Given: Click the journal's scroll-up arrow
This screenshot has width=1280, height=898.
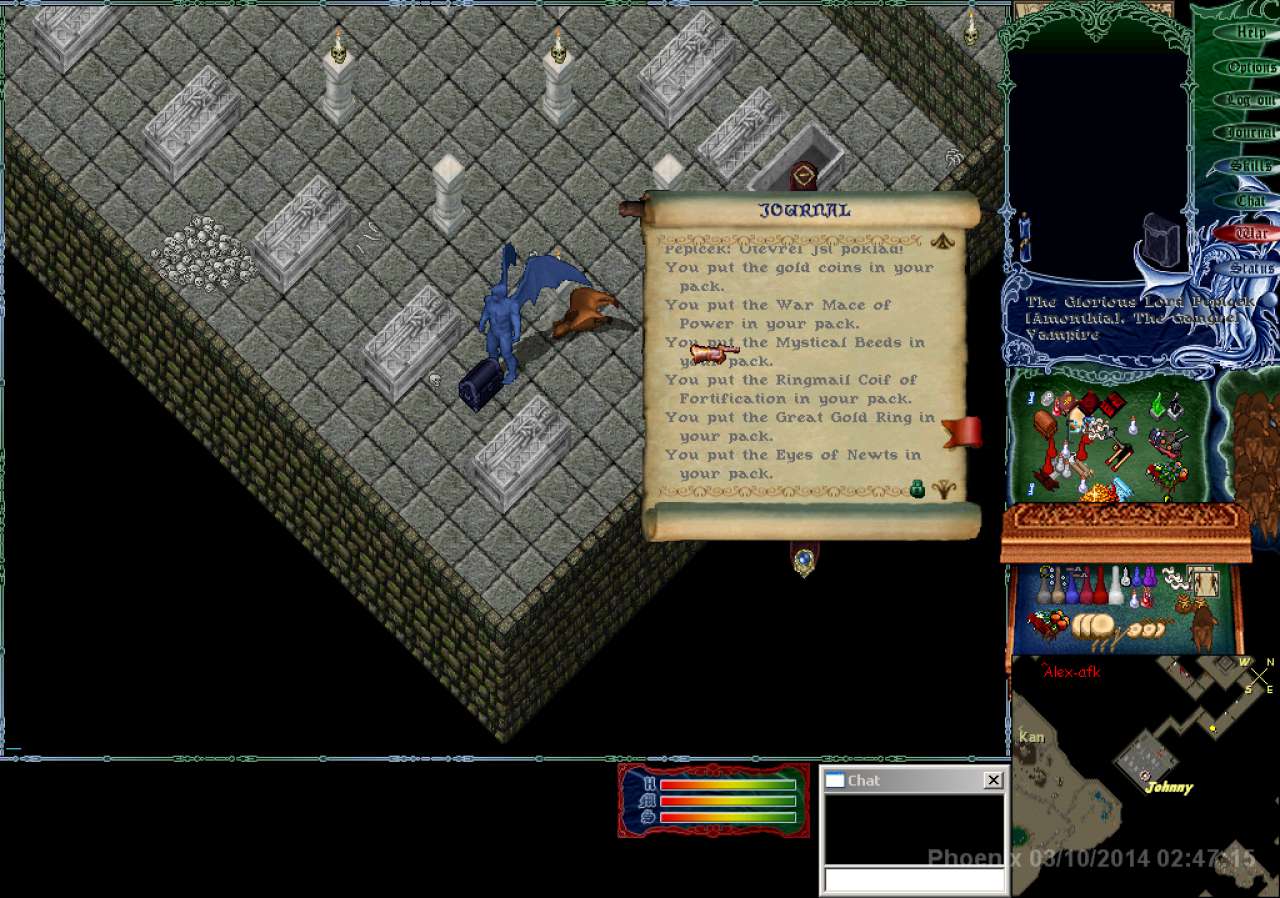Looking at the screenshot, I should pyautogui.click(x=941, y=241).
